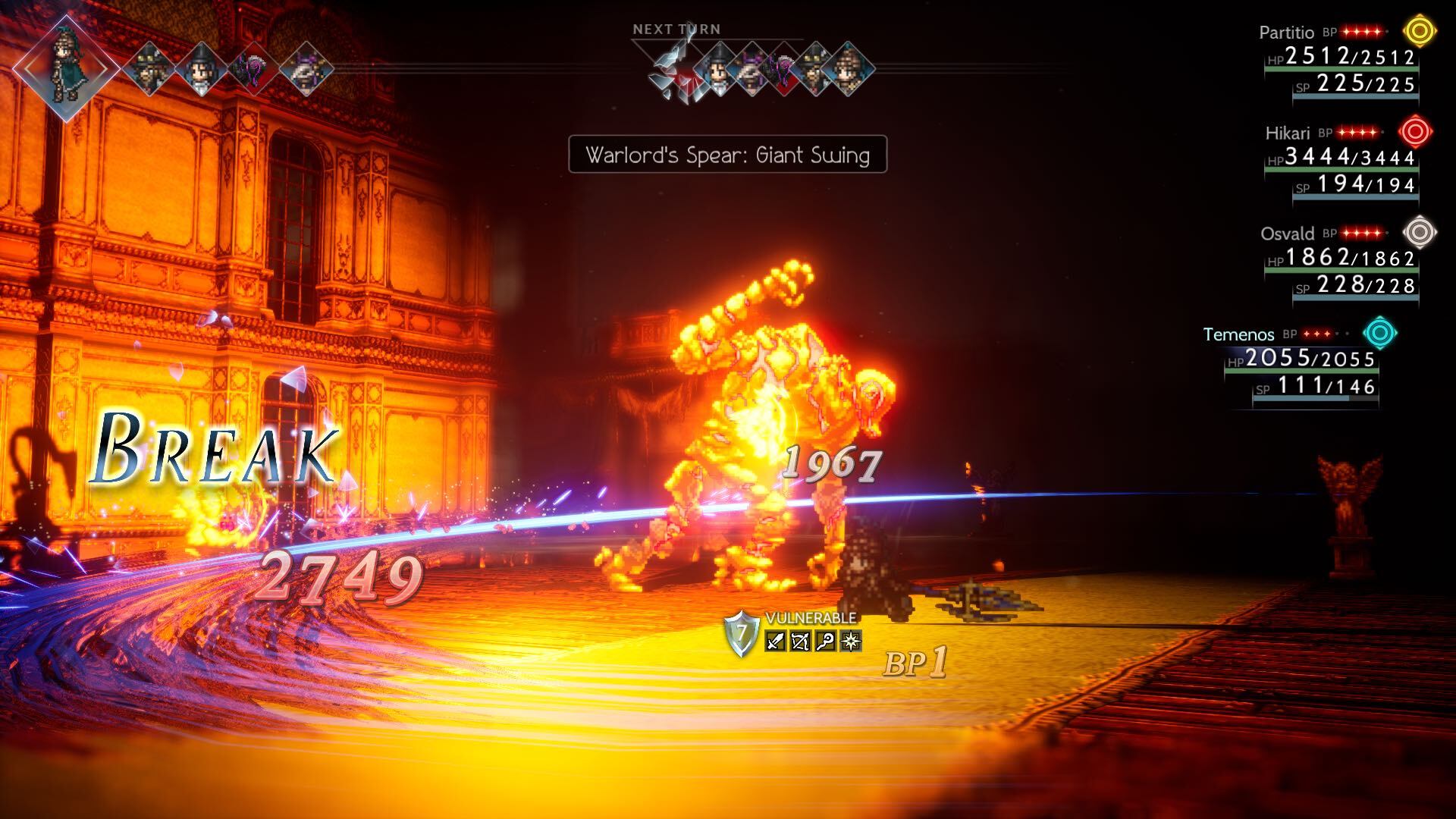Click Partitio's yellow latent power gauge icon
The image size is (1456, 819).
coord(1420,32)
